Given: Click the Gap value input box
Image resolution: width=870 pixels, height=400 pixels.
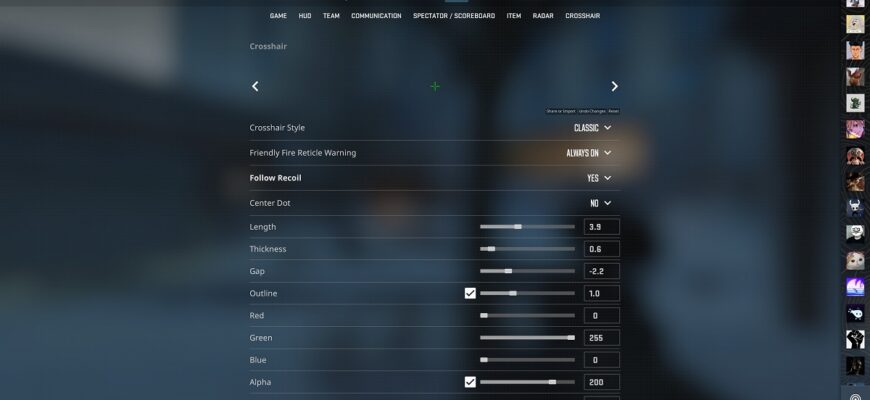Looking at the screenshot, I should point(601,271).
